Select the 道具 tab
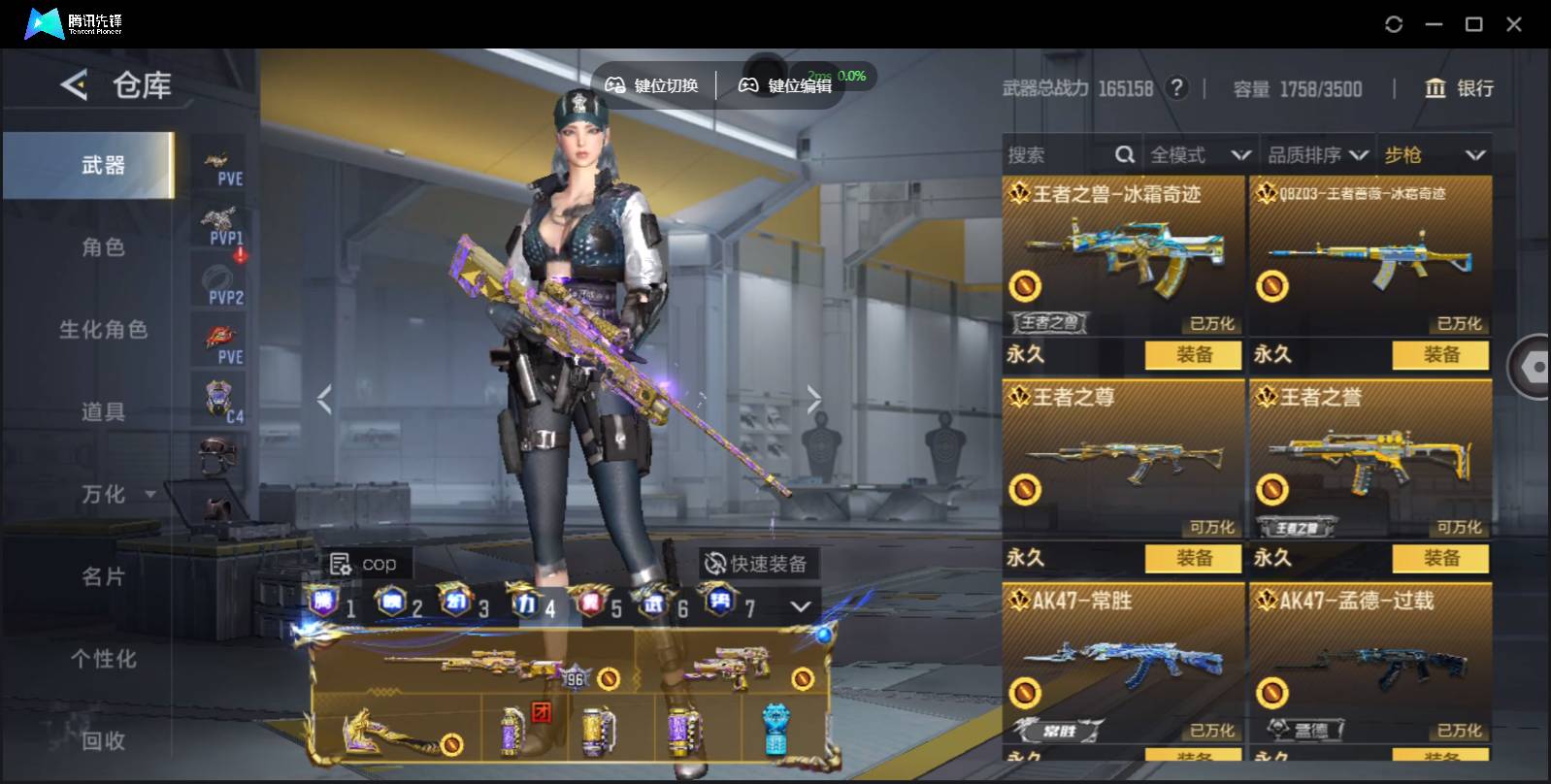 (103, 412)
